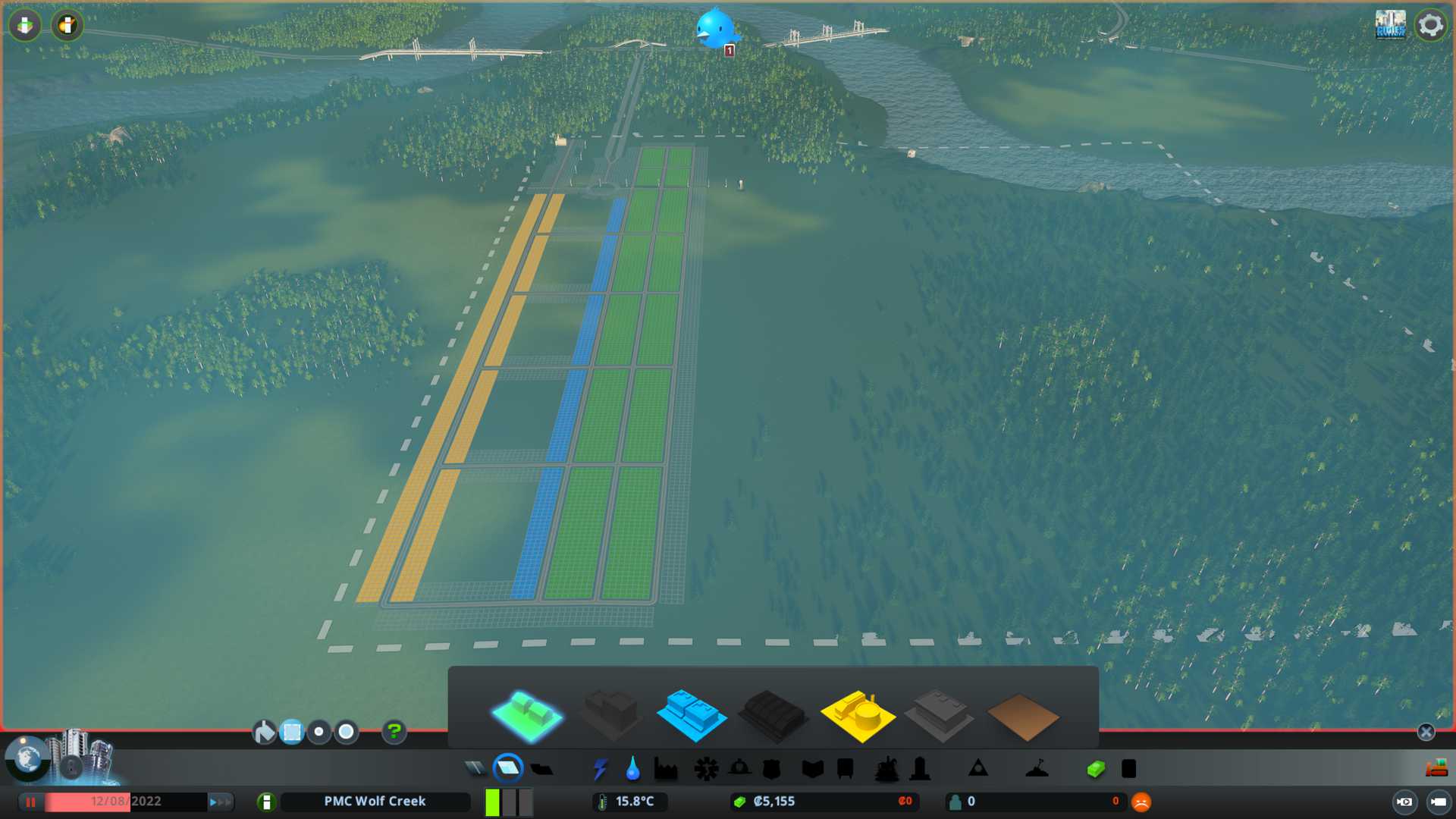Activate the bulldozer tool
Screen dimensions: 1456x819
pyautogui.click(x=1436, y=769)
